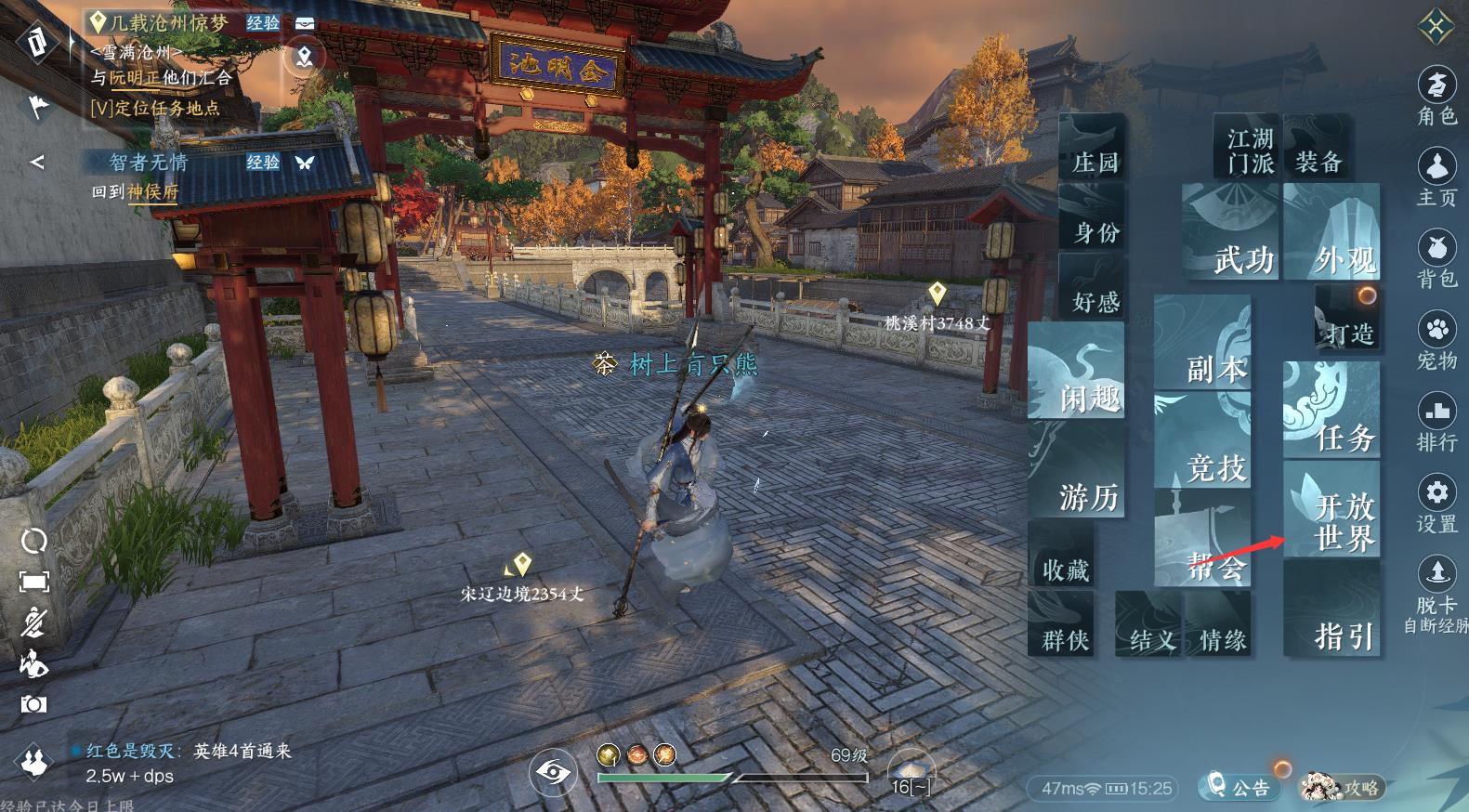This screenshot has width=1469, height=812.
Task: Click the camera screenshot icon on the left
Action: coord(34,704)
